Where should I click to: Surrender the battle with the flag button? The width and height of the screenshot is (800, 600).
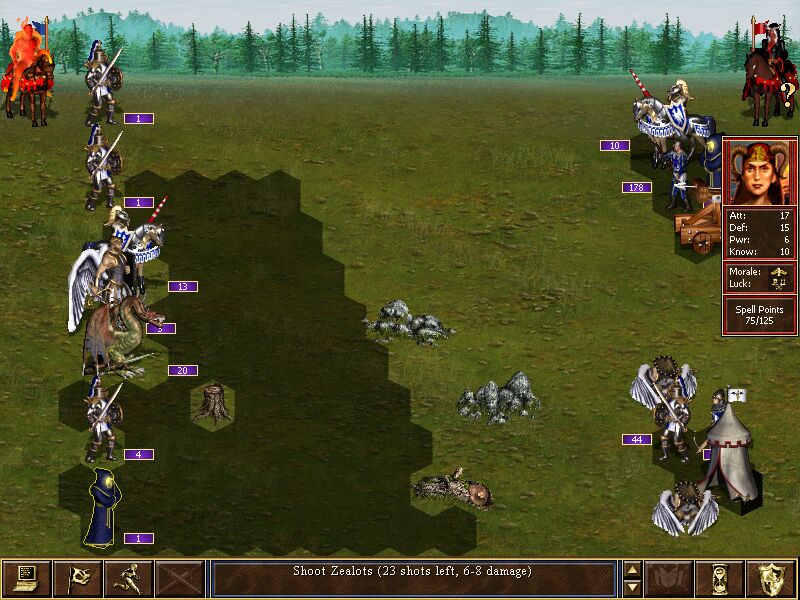tap(77, 578)
